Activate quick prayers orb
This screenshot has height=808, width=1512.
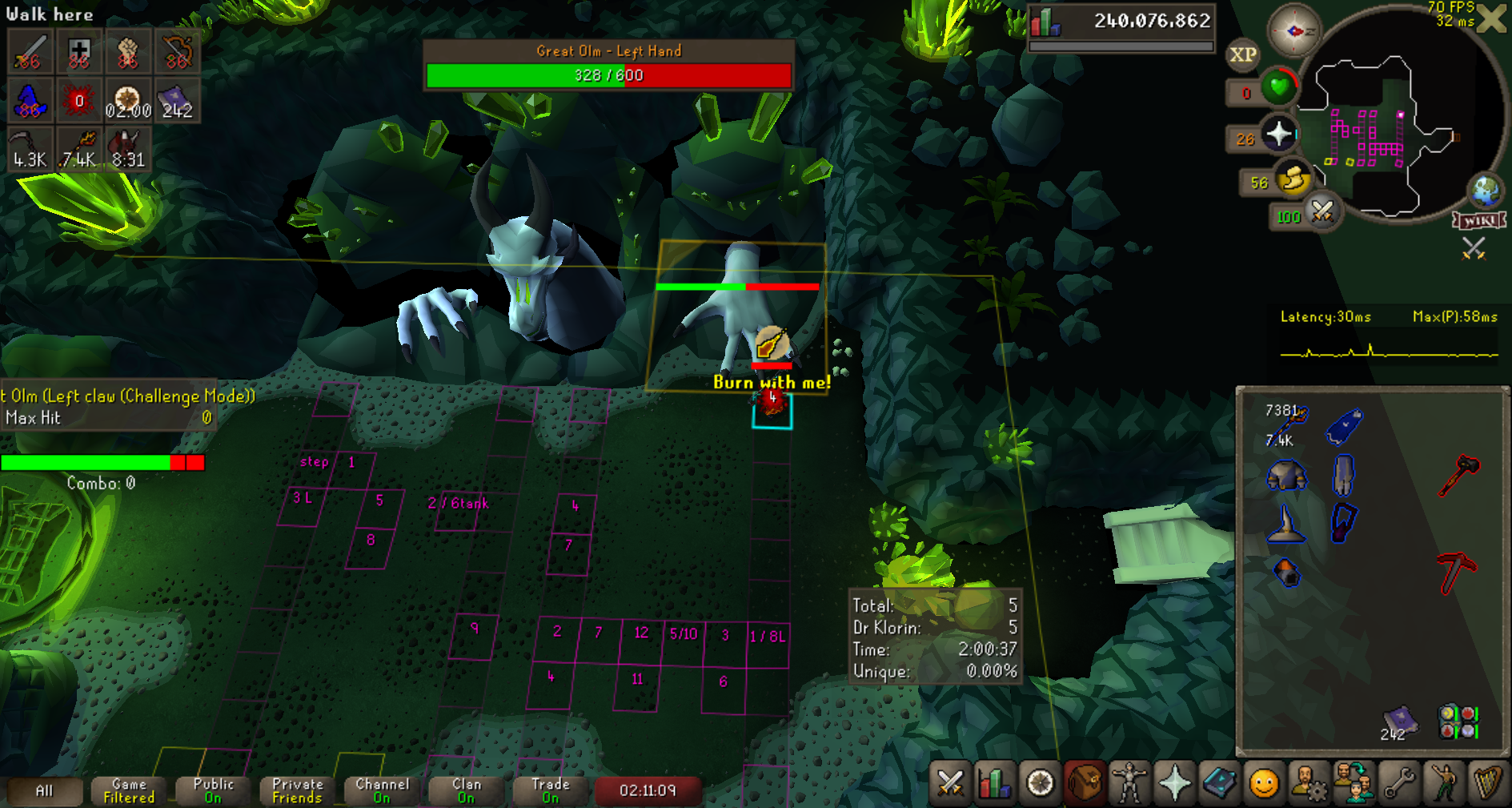[1279, 134]
